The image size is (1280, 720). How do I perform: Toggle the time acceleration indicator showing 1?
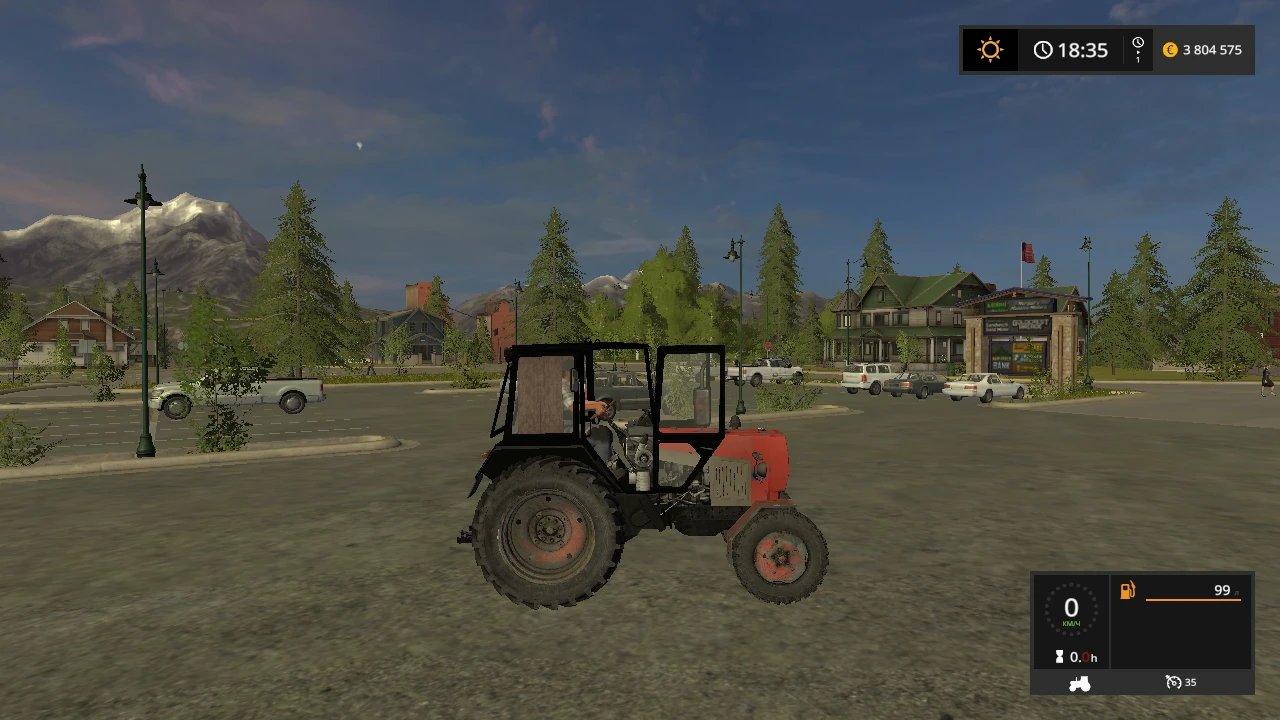pos(1138,60)
